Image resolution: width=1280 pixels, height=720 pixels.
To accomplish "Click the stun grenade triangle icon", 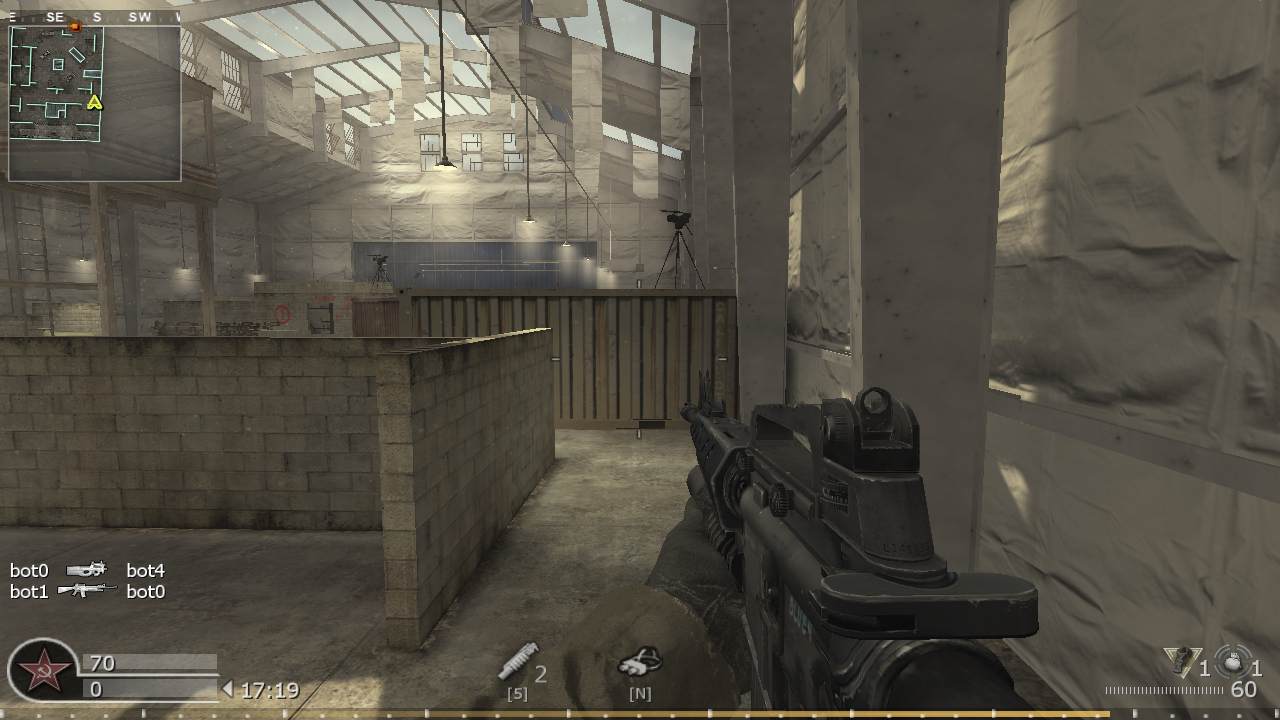I will pos(1180,662).
